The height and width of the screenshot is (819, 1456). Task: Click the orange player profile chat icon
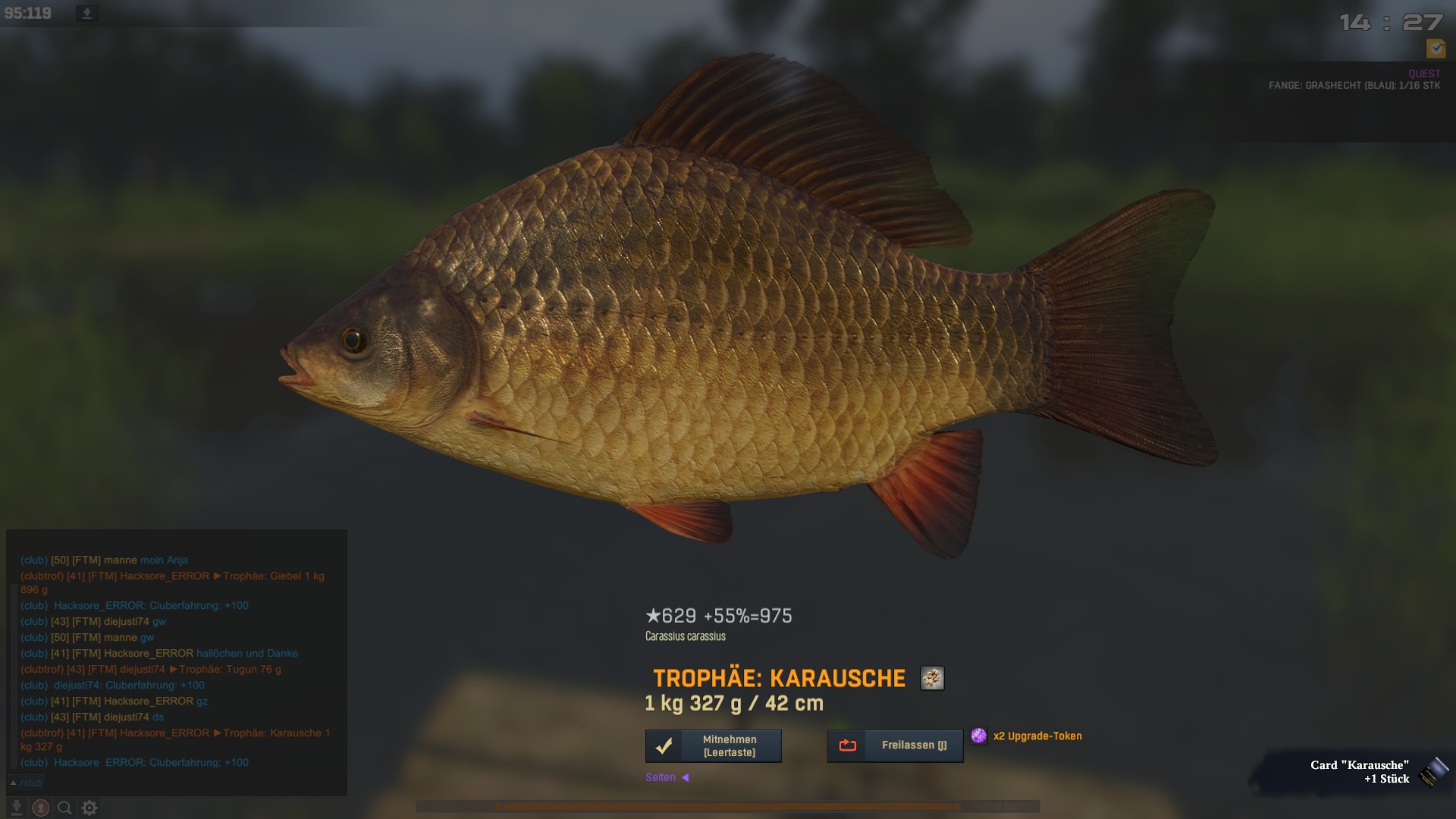41,808
